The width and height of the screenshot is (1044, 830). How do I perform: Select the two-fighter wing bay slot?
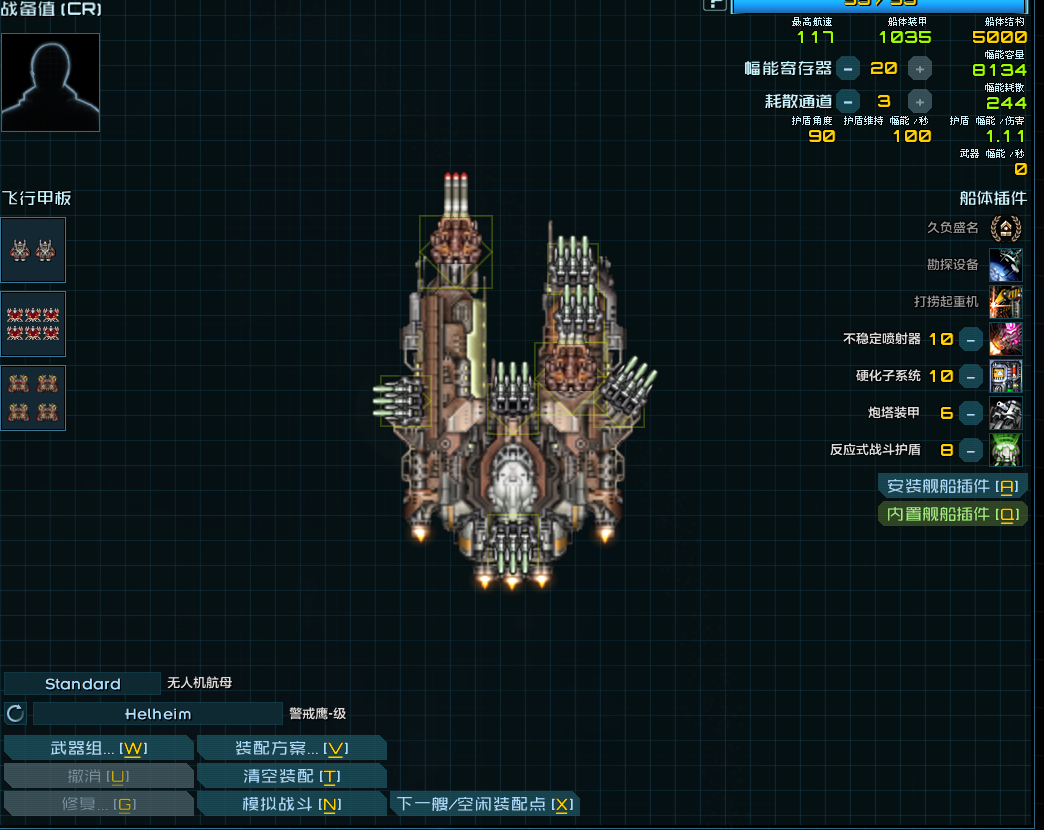coord(33,250)
